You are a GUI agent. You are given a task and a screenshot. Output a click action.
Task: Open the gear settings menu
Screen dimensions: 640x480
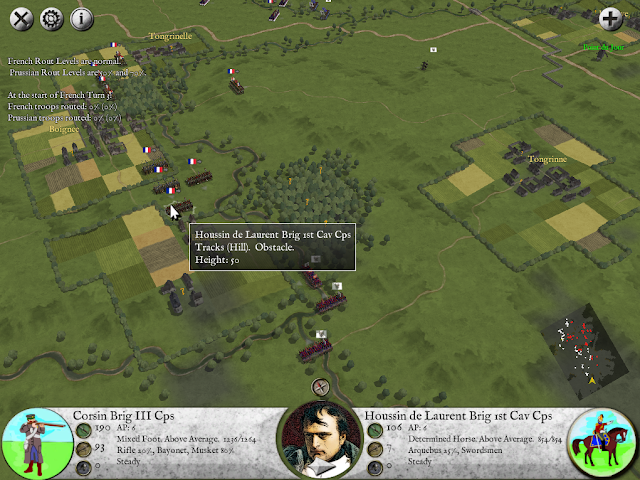[x=51, y=18]
